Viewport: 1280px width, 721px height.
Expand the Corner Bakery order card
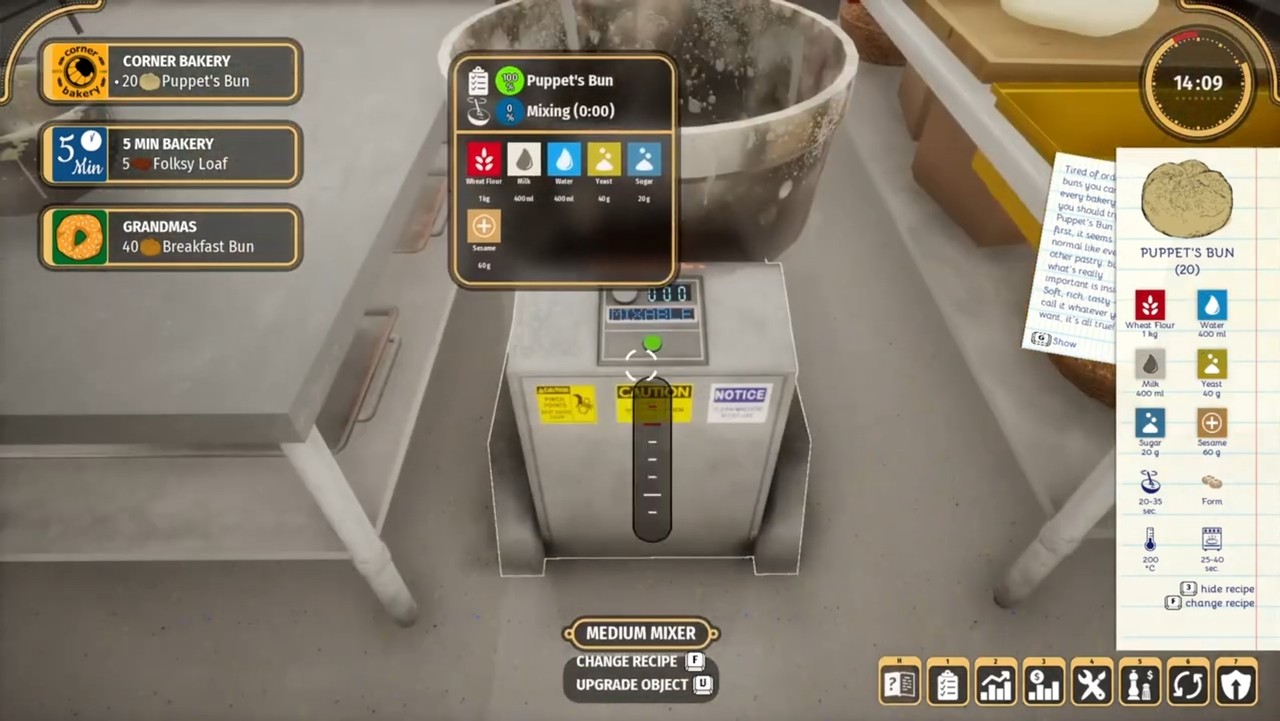point(170,71)
